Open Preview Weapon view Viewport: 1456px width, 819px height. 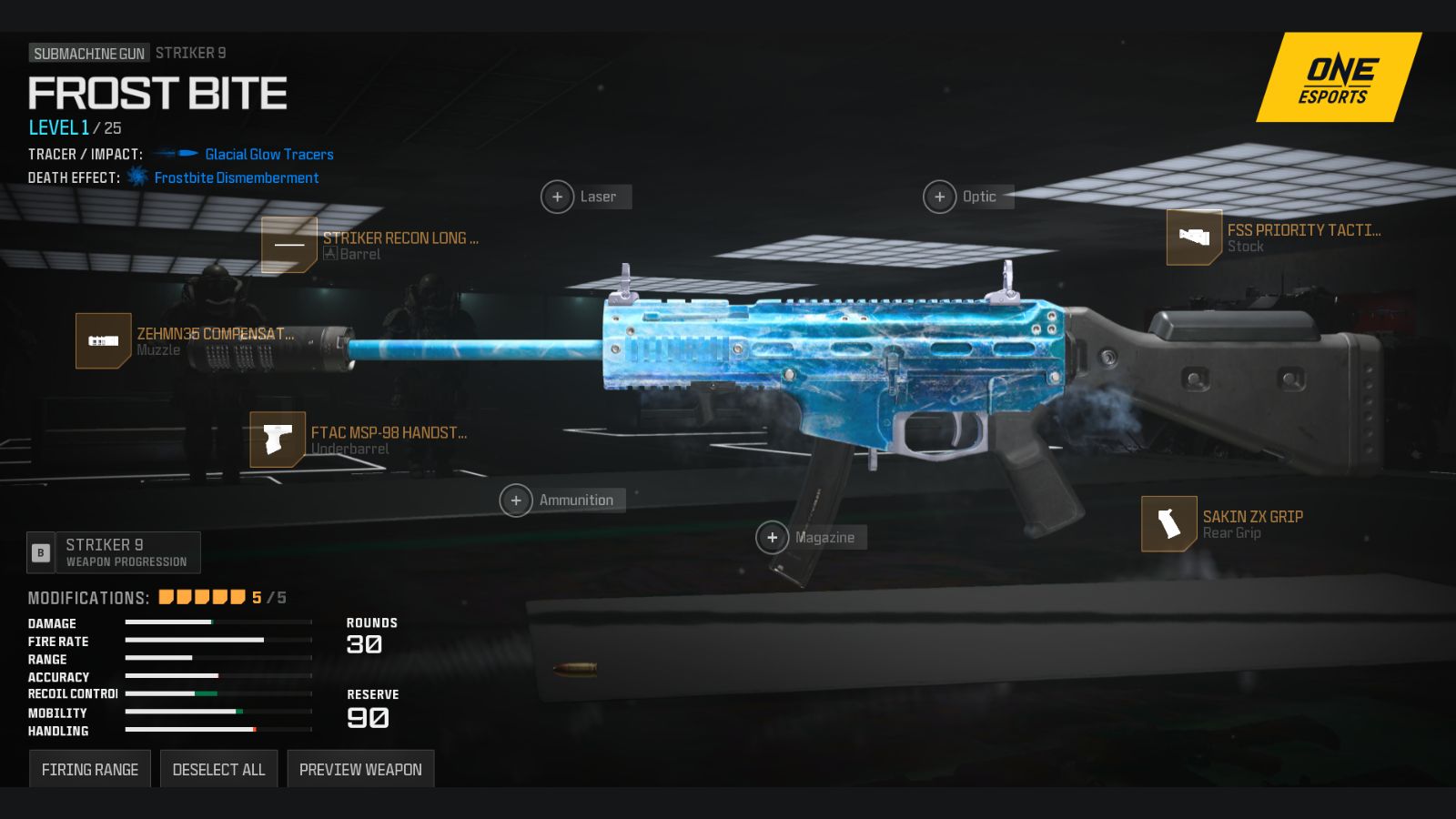tap(360, 769)
